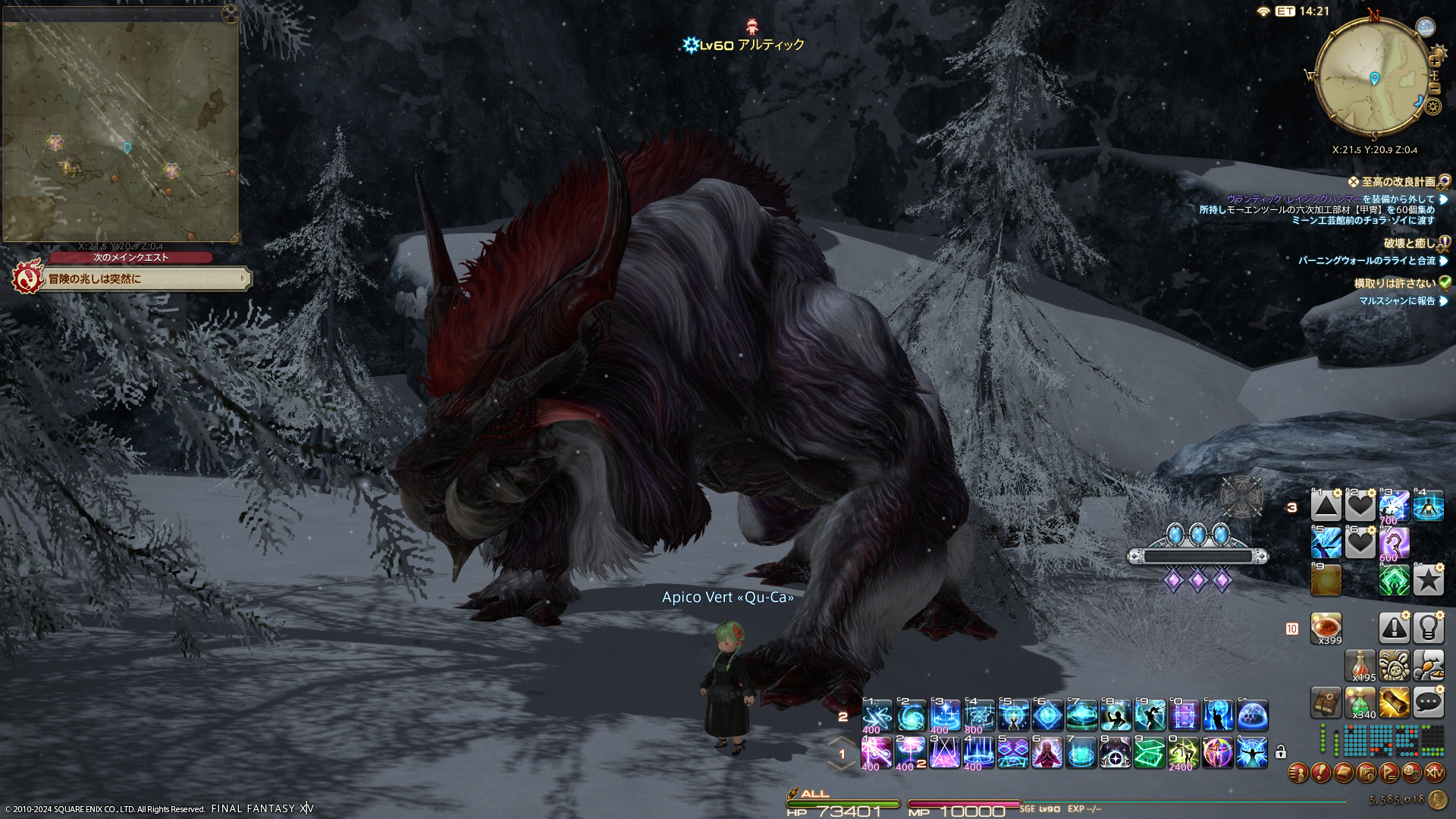The image size is (1456, 819).
Task: Use the green potion stacked x340
Action: pos(1360,702)
